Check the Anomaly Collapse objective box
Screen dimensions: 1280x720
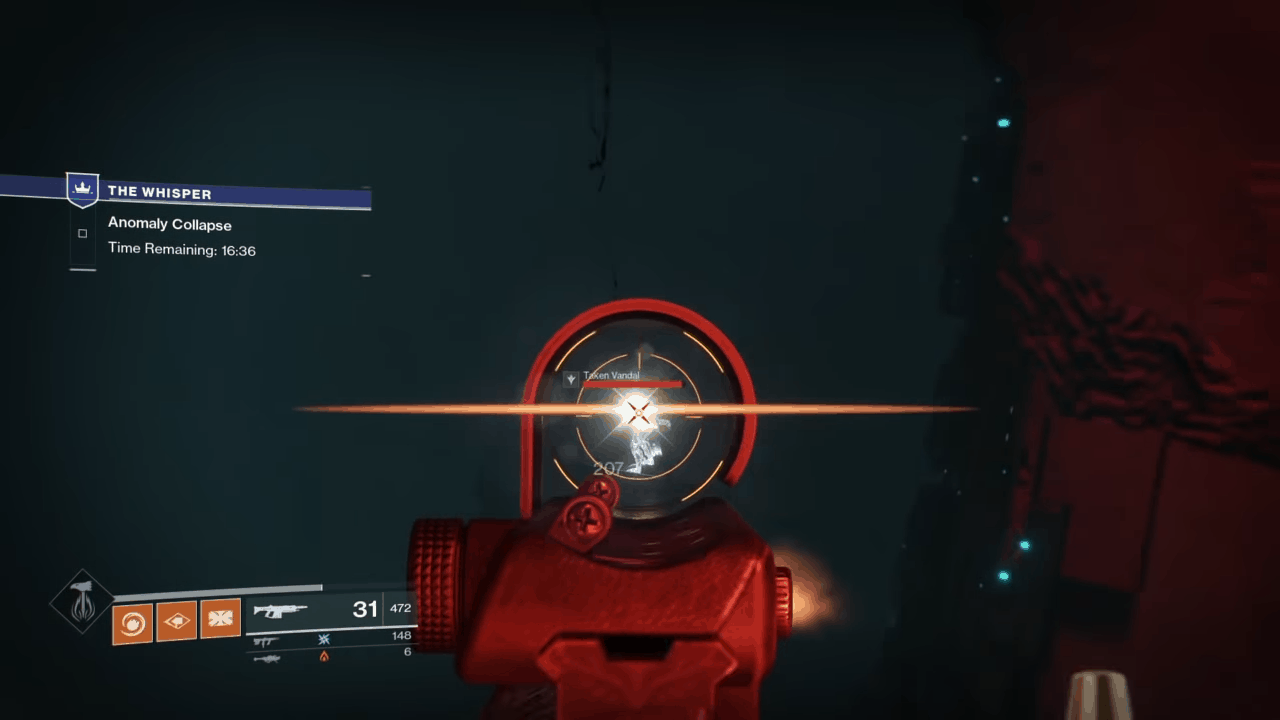[82, 233]
